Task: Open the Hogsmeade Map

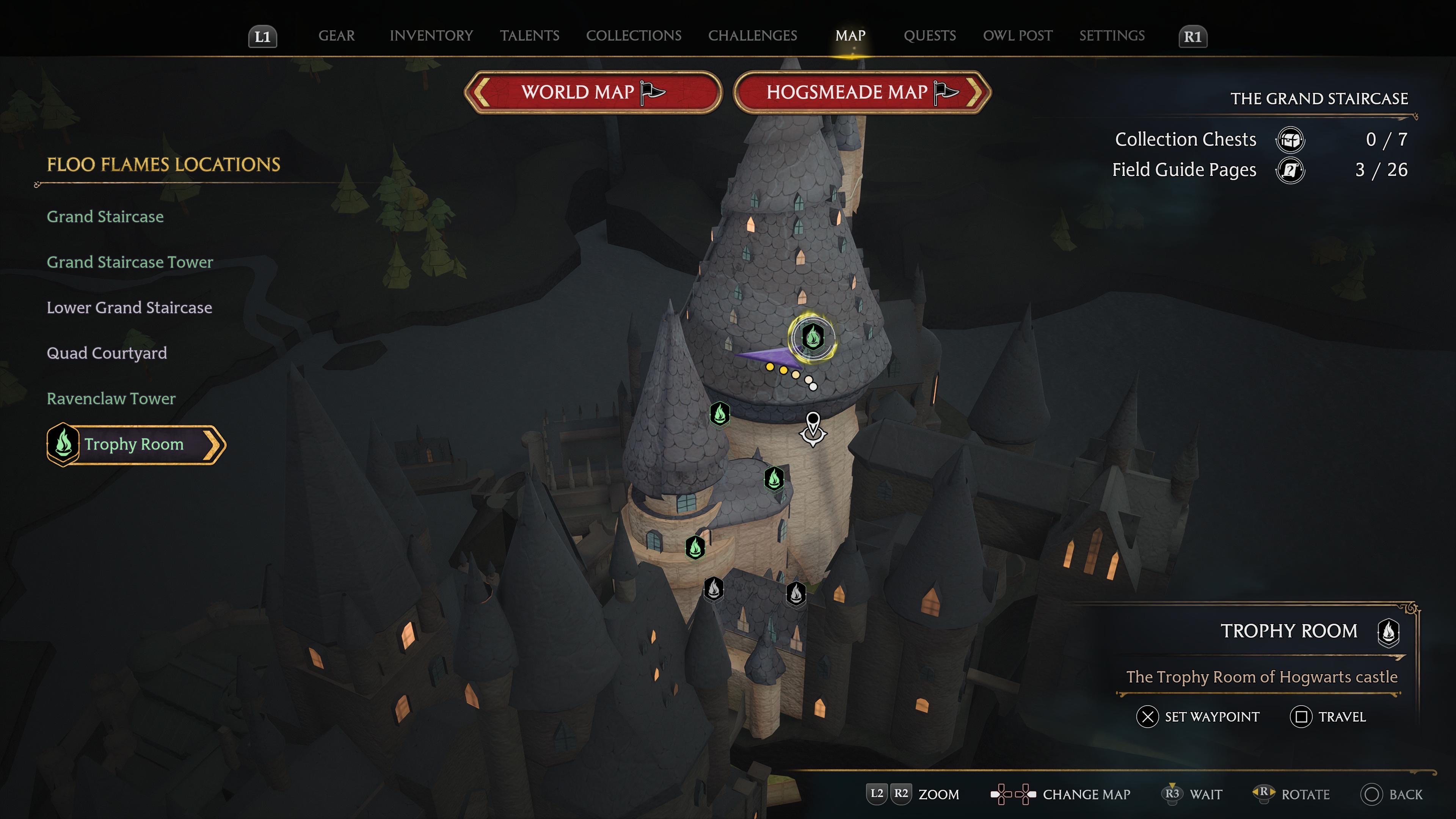Action: click(861, 92)
